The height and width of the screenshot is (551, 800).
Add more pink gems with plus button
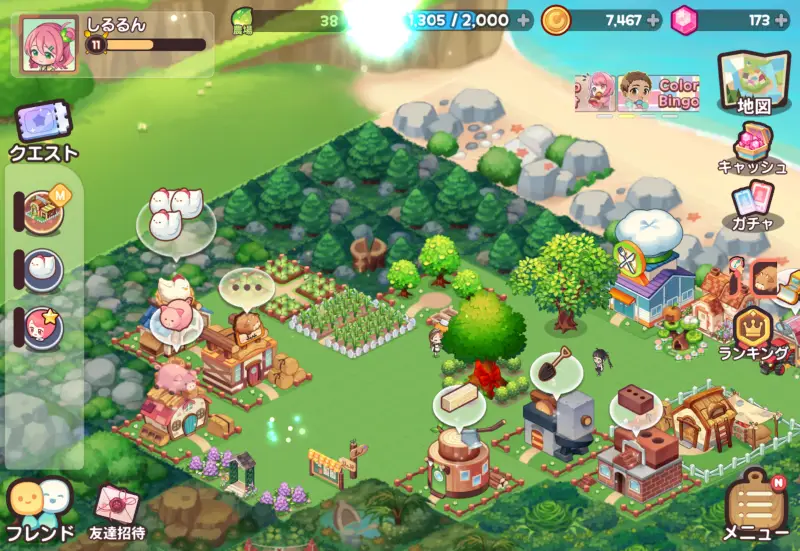[781, 19]
